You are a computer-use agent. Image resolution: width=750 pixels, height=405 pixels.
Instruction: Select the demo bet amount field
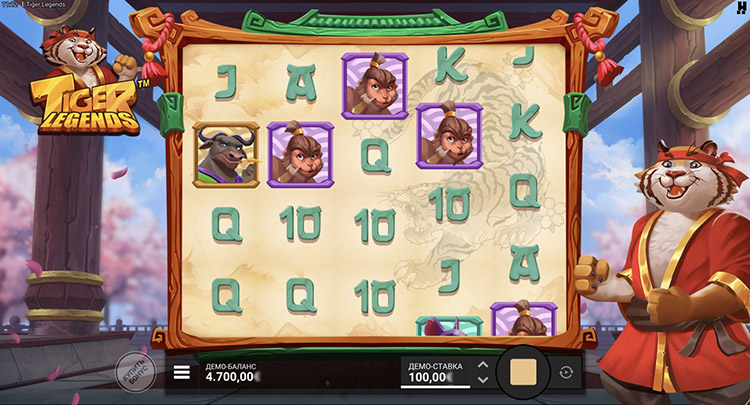[434, 373]
